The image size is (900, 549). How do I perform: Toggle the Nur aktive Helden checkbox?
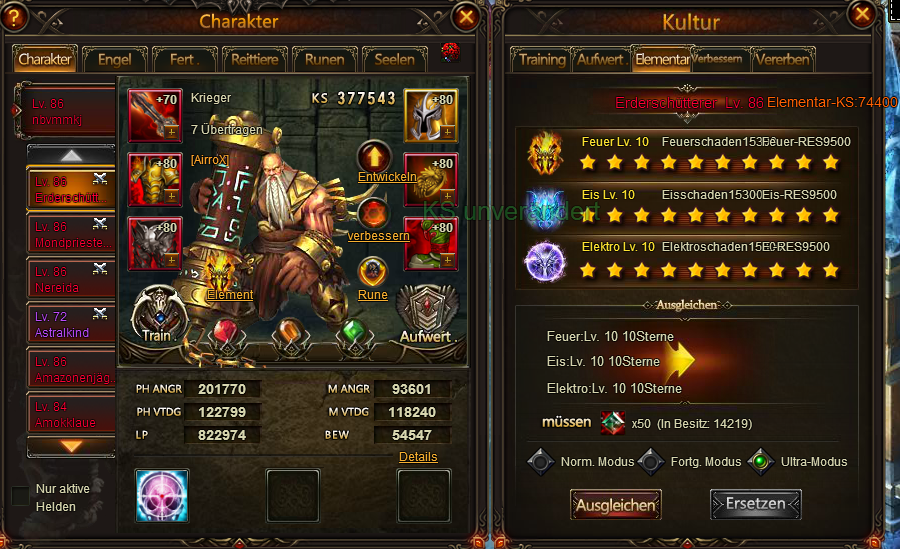(x=20, y=496)
